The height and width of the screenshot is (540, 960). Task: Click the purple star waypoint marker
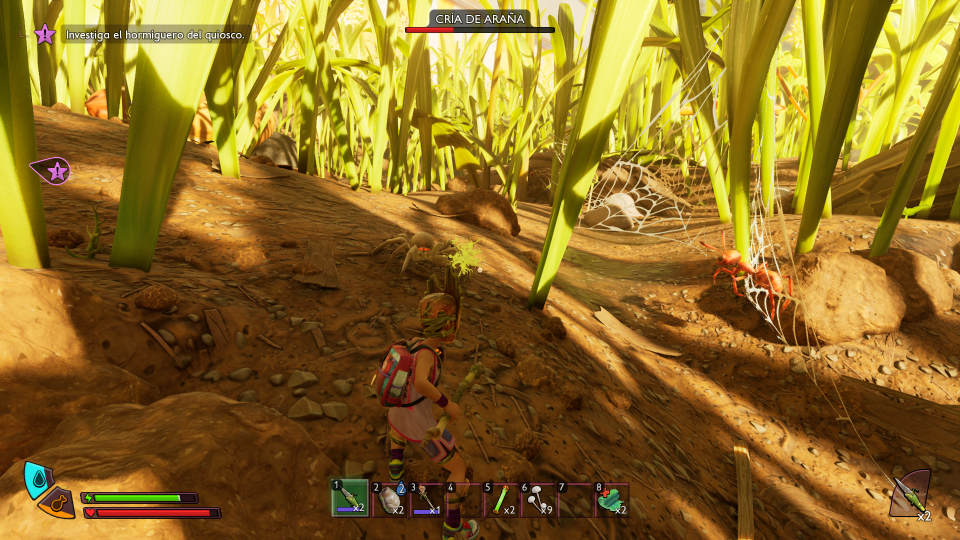click(x=55, y=171)
